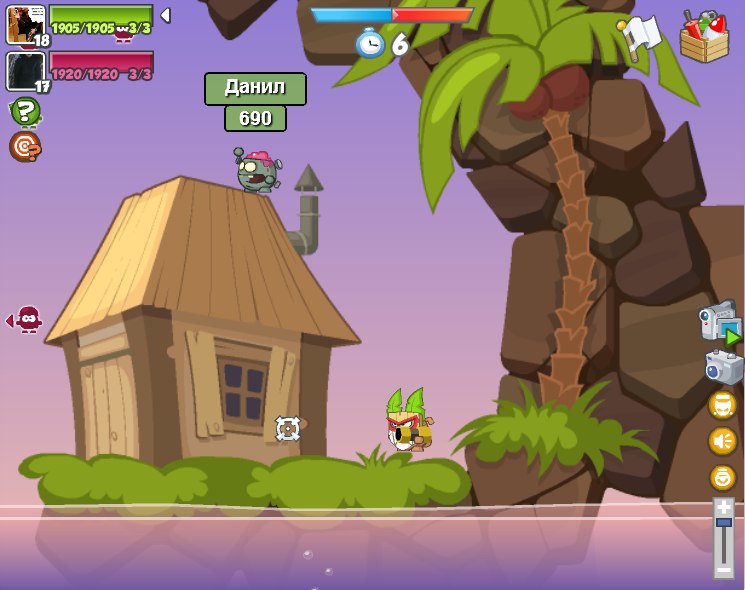Click the off-screen worm indicator arrow
This screenshot has width=745, height=590.
25,320
